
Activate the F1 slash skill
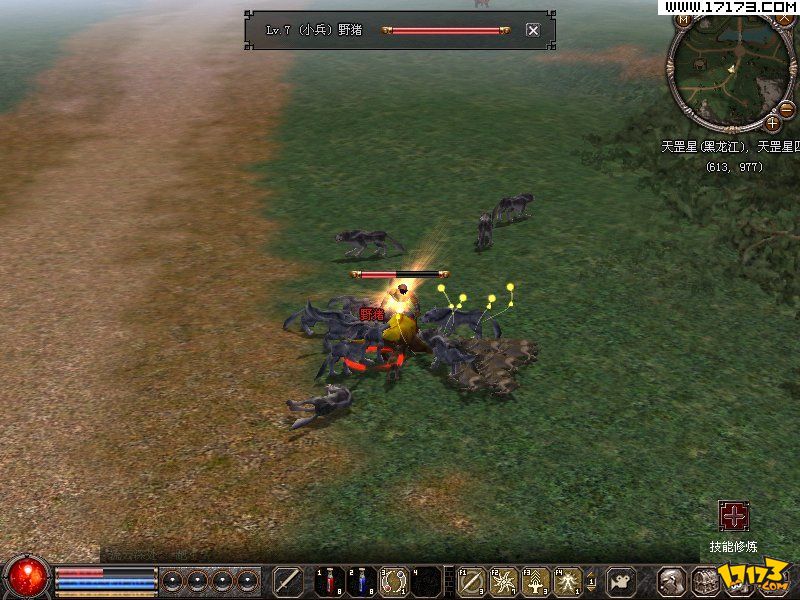[x=472, y=581]
